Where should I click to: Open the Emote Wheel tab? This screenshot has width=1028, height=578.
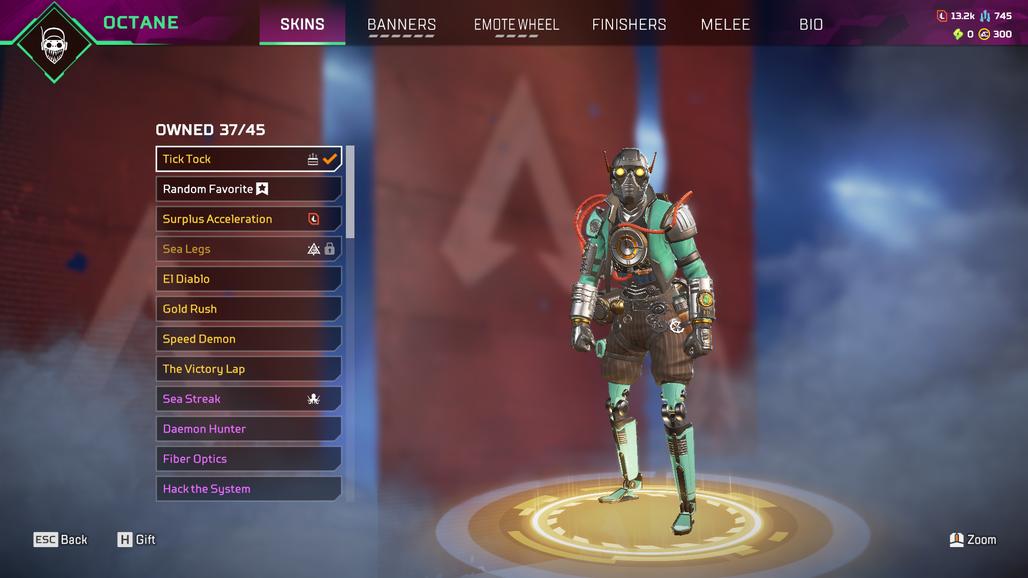point(516,24)
